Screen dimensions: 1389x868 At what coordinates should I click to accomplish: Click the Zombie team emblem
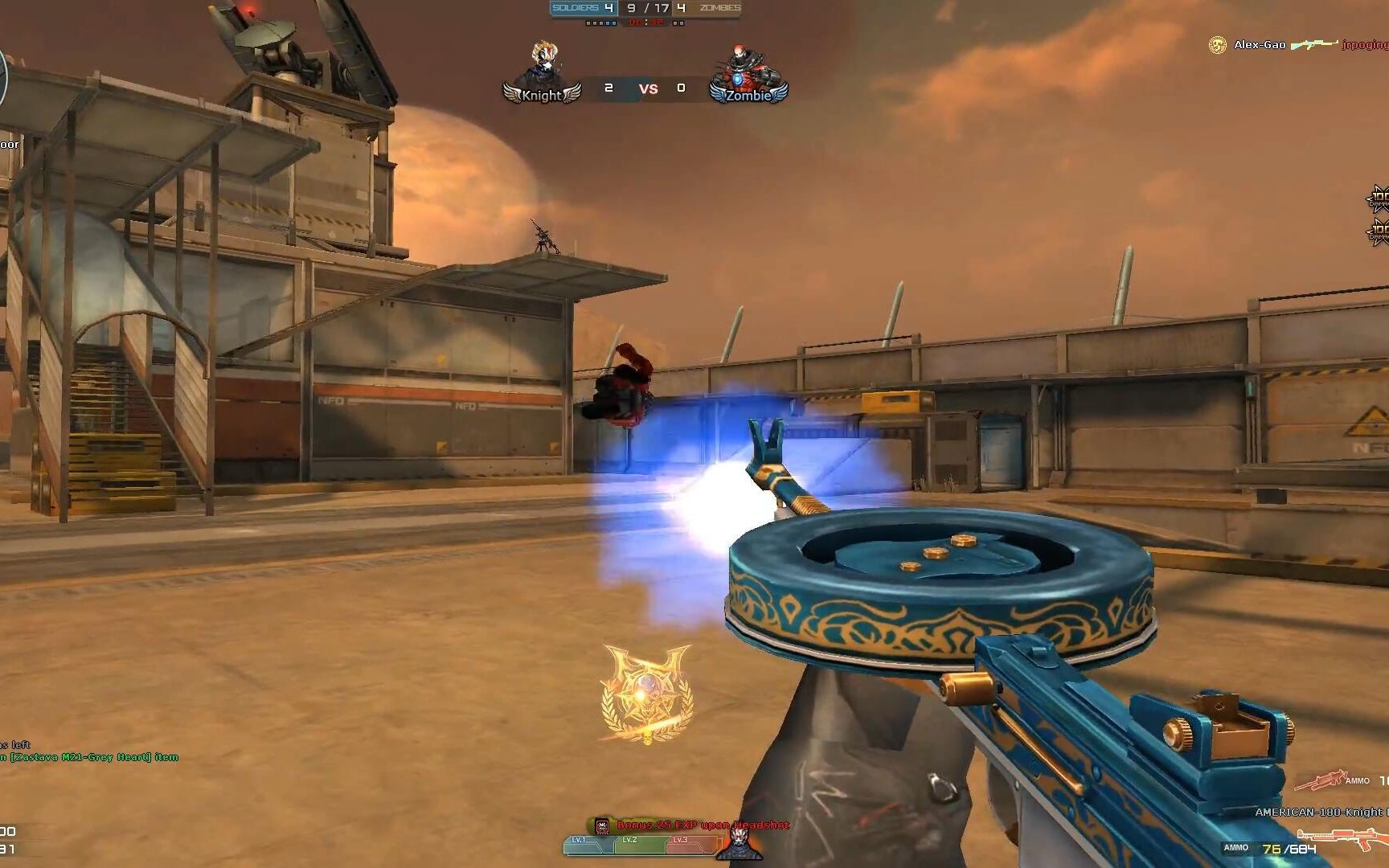[x=748, y=75]
